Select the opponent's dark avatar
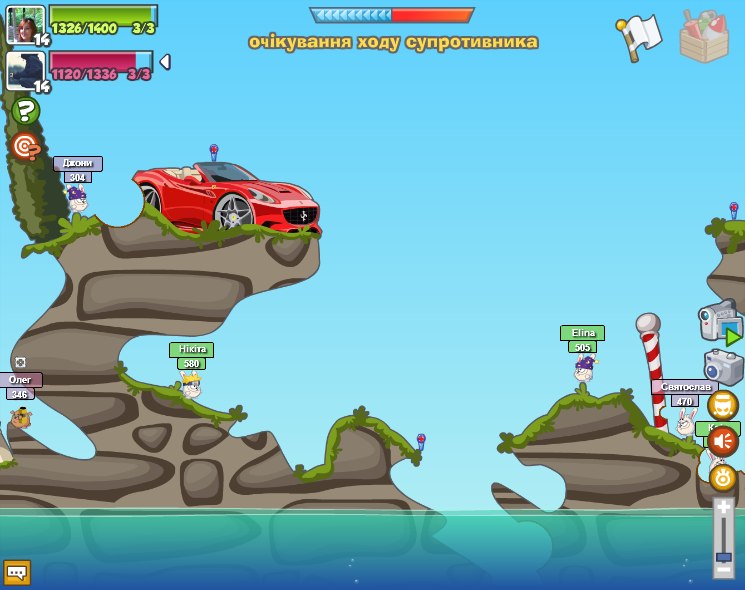 pyautogui.click(x=25, y=70)
